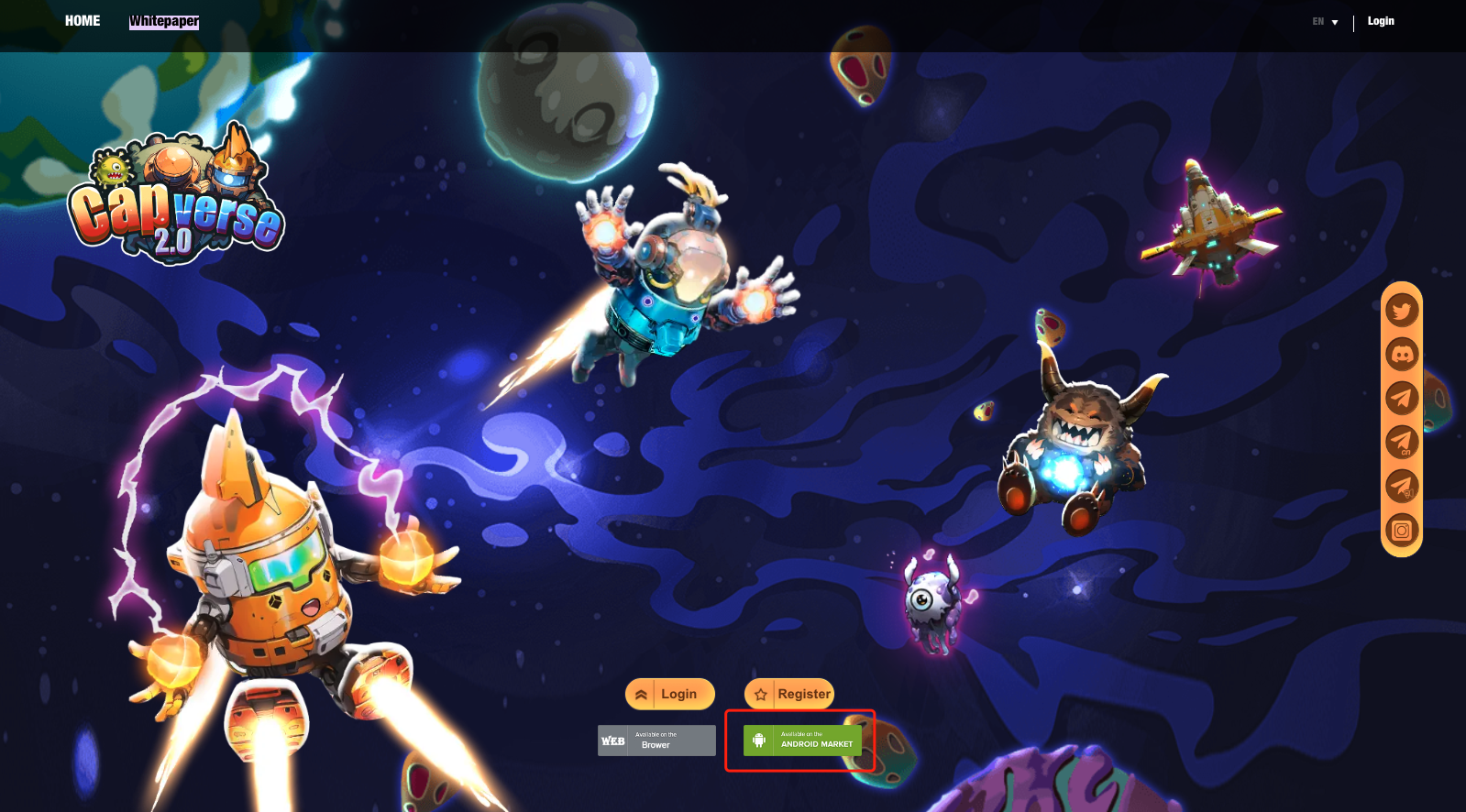Go to the HOME page
1466x812 pixels.
click(83, 21)
